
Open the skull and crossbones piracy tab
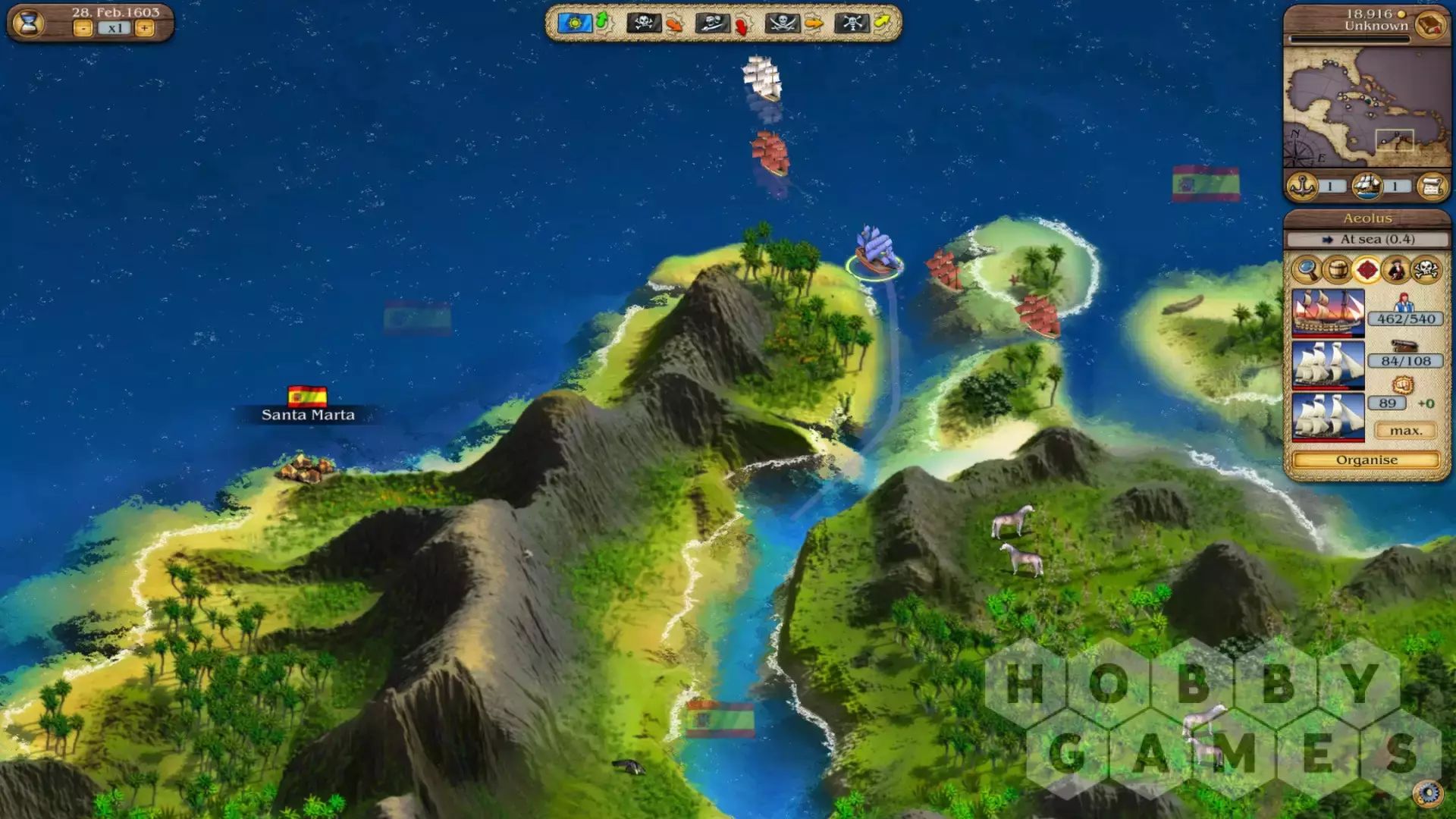[1426, 269]
